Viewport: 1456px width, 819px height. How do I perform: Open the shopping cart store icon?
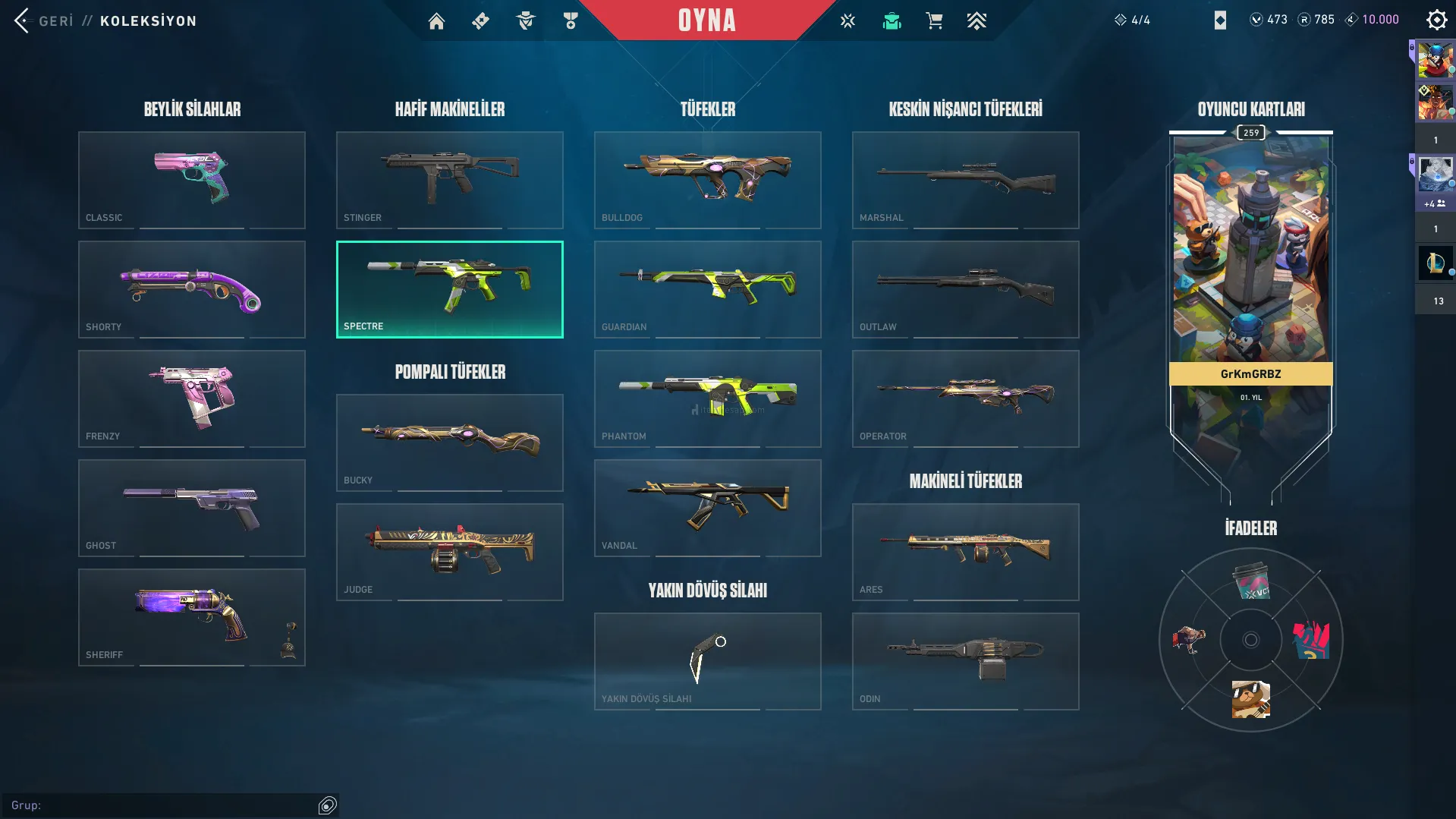point(934,21)
